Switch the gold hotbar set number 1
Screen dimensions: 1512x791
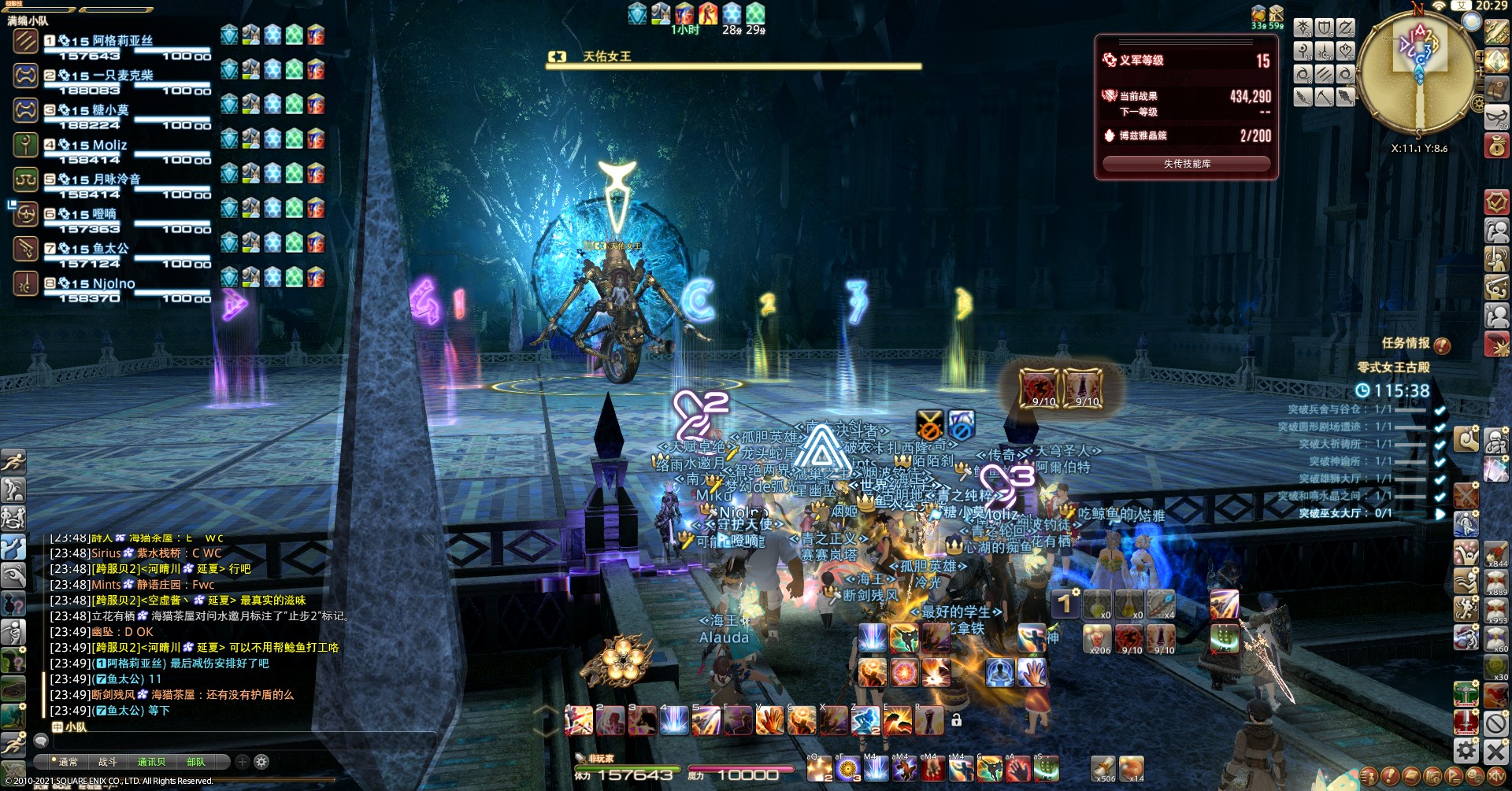[x=1064, y=604]
